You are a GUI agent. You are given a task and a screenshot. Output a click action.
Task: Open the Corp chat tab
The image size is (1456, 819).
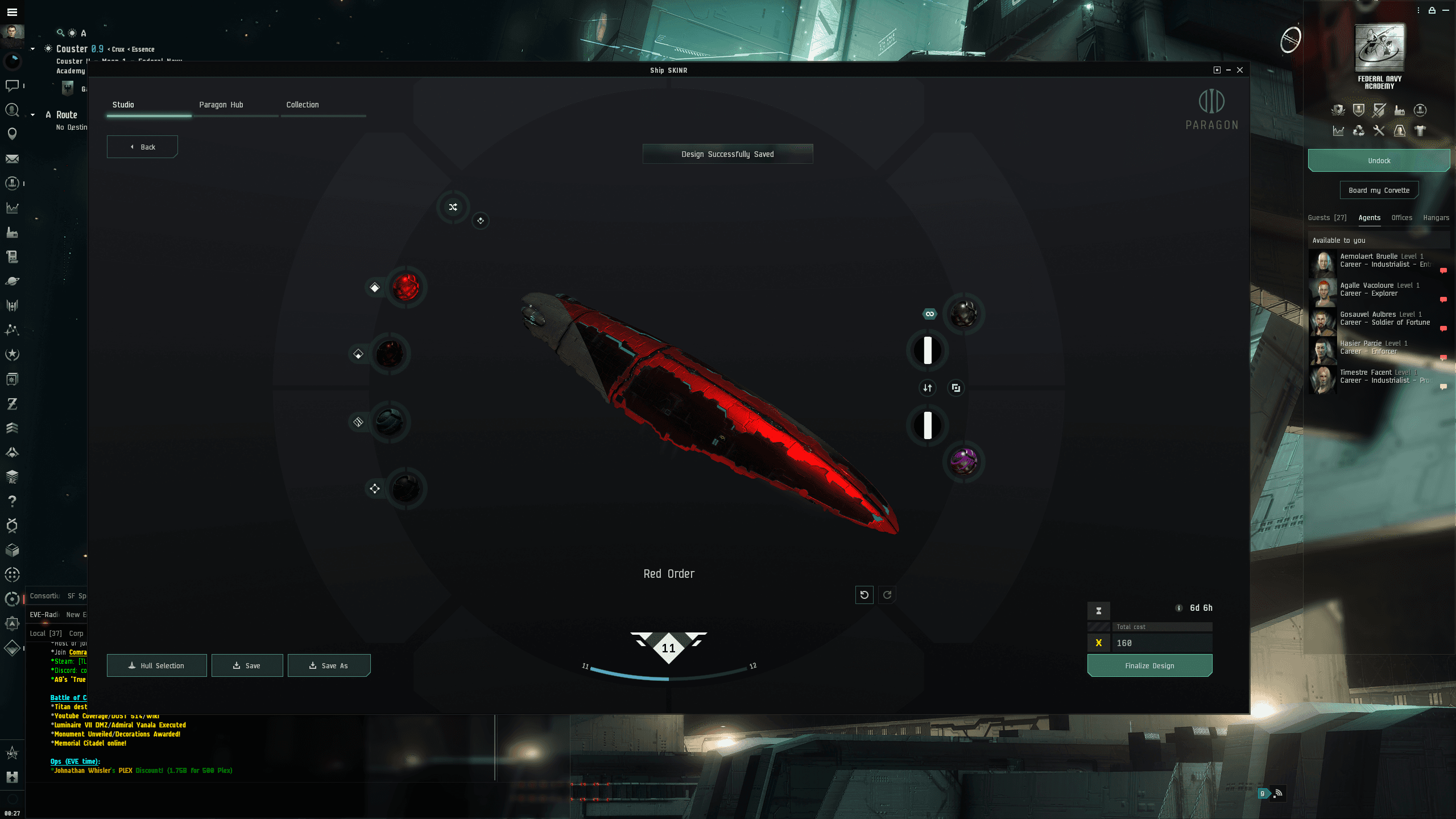(x=76, y=633)
